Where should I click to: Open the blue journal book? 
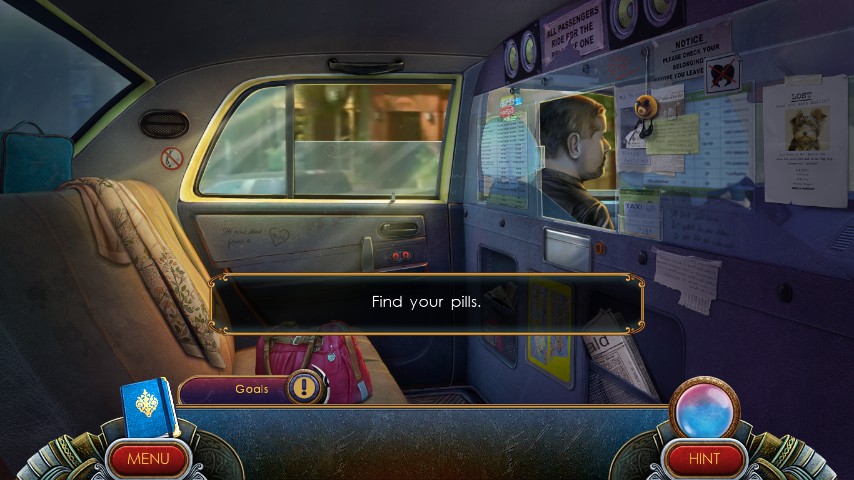click(149, 407)
